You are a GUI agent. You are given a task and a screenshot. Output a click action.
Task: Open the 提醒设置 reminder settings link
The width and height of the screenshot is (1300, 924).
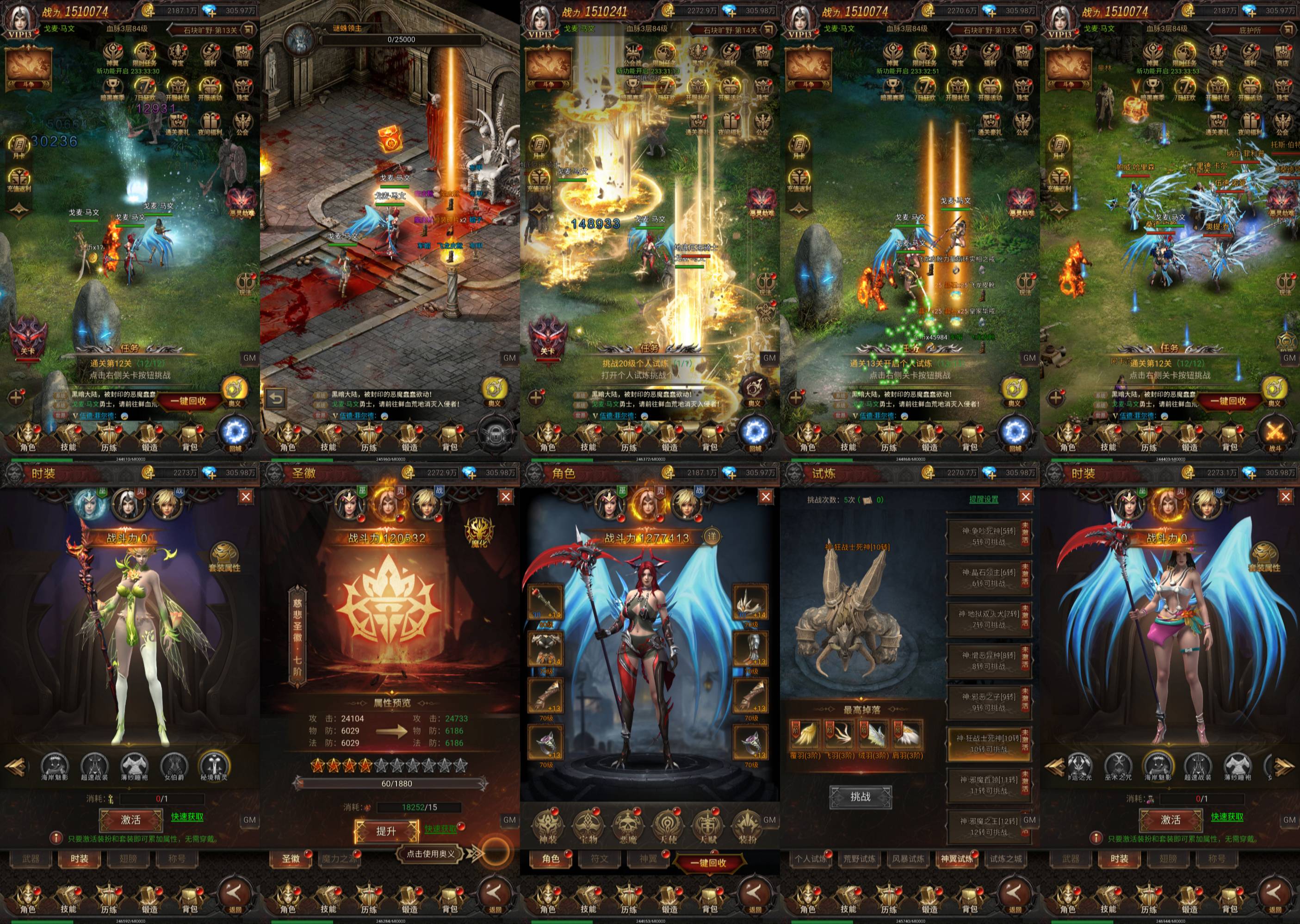pos(984,499)
